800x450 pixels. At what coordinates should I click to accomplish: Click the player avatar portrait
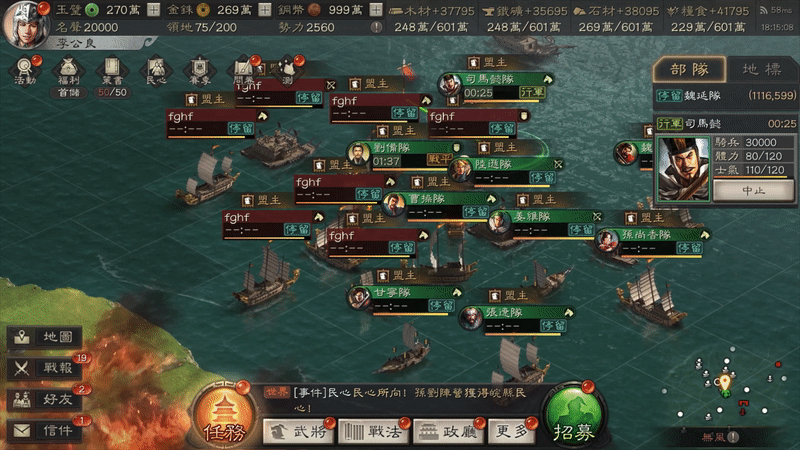pos(25,24)
